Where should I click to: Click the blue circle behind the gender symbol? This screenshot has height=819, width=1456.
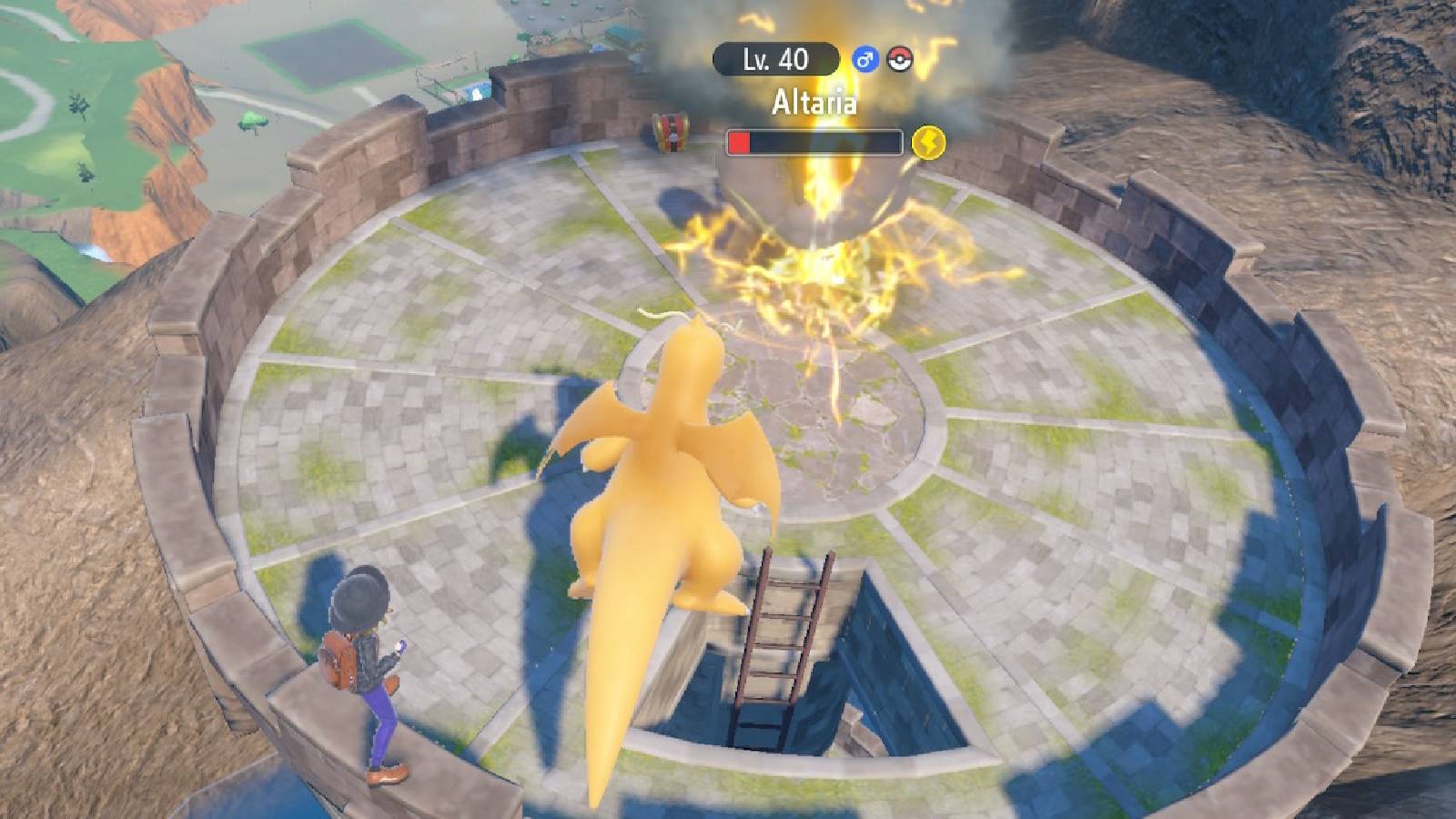pyautogui.click(x=864, y=58)
